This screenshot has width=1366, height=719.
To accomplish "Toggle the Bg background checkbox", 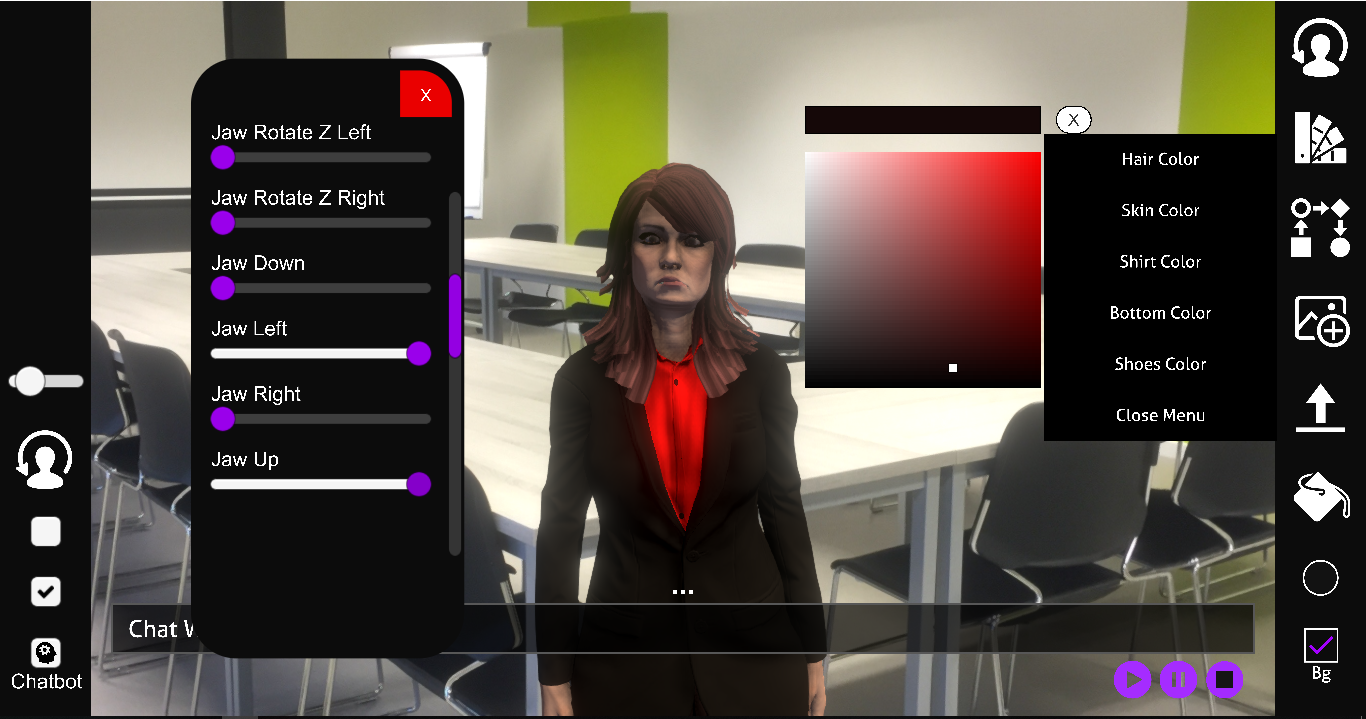I will (x=1320, y=646).
